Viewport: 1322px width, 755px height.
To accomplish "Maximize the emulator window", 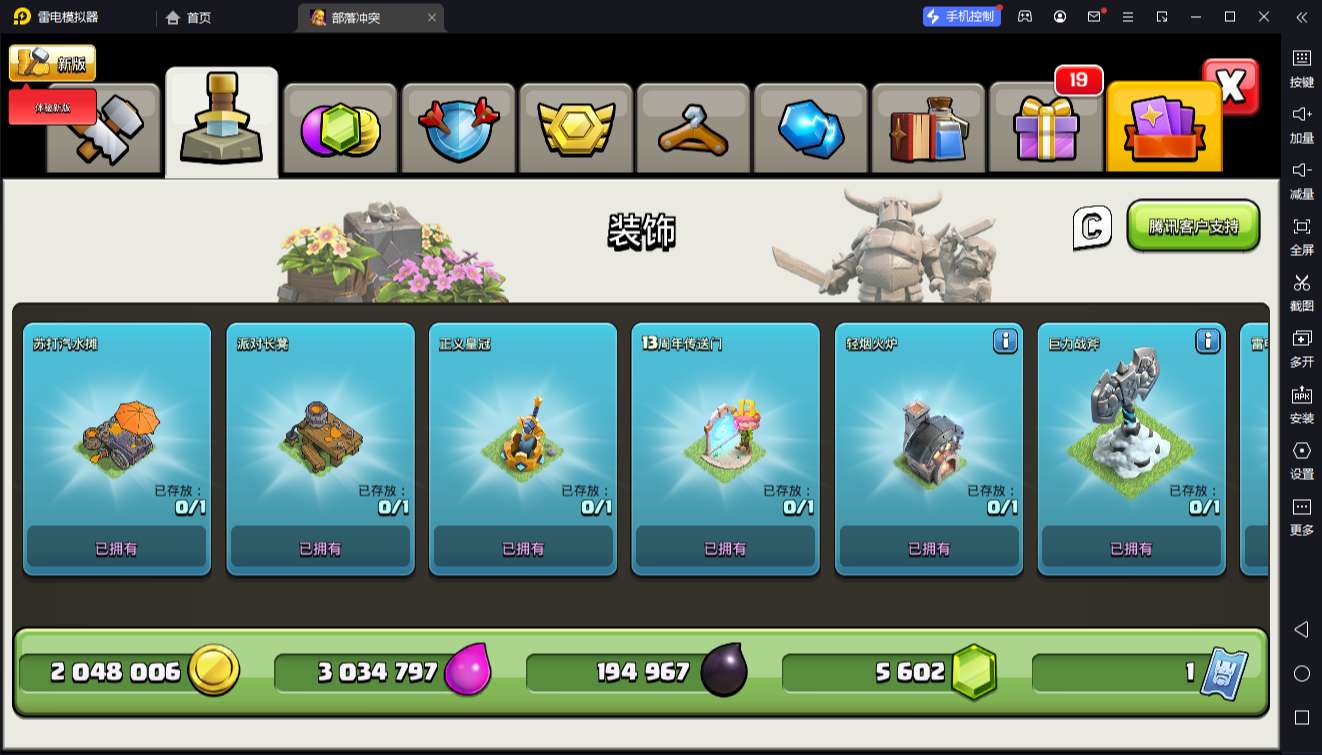I will (x=1230, y=17).
